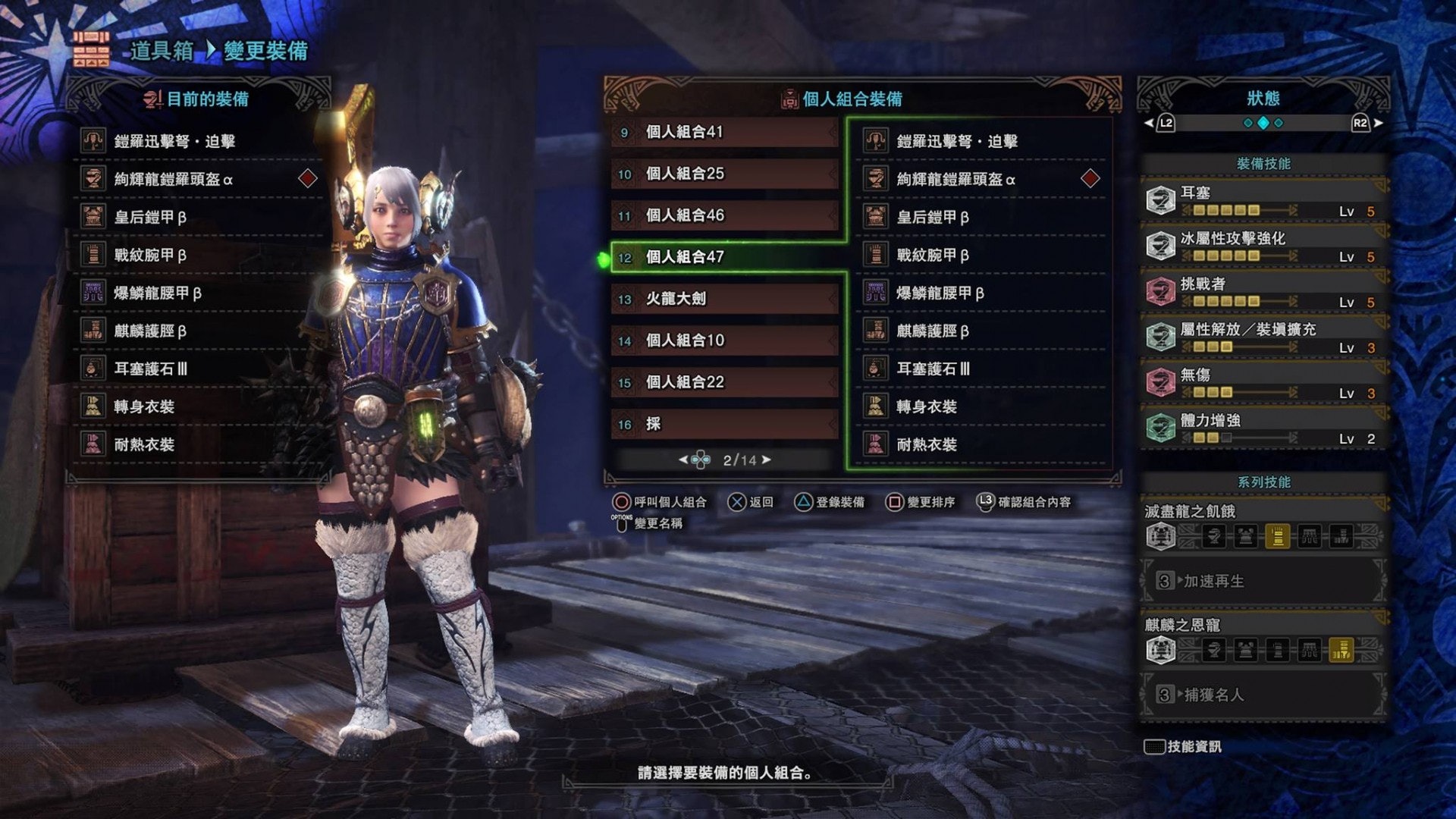Select the 採 loadout entry
The width and height of the screenshot is (1456, 819).
click(724, 424)
